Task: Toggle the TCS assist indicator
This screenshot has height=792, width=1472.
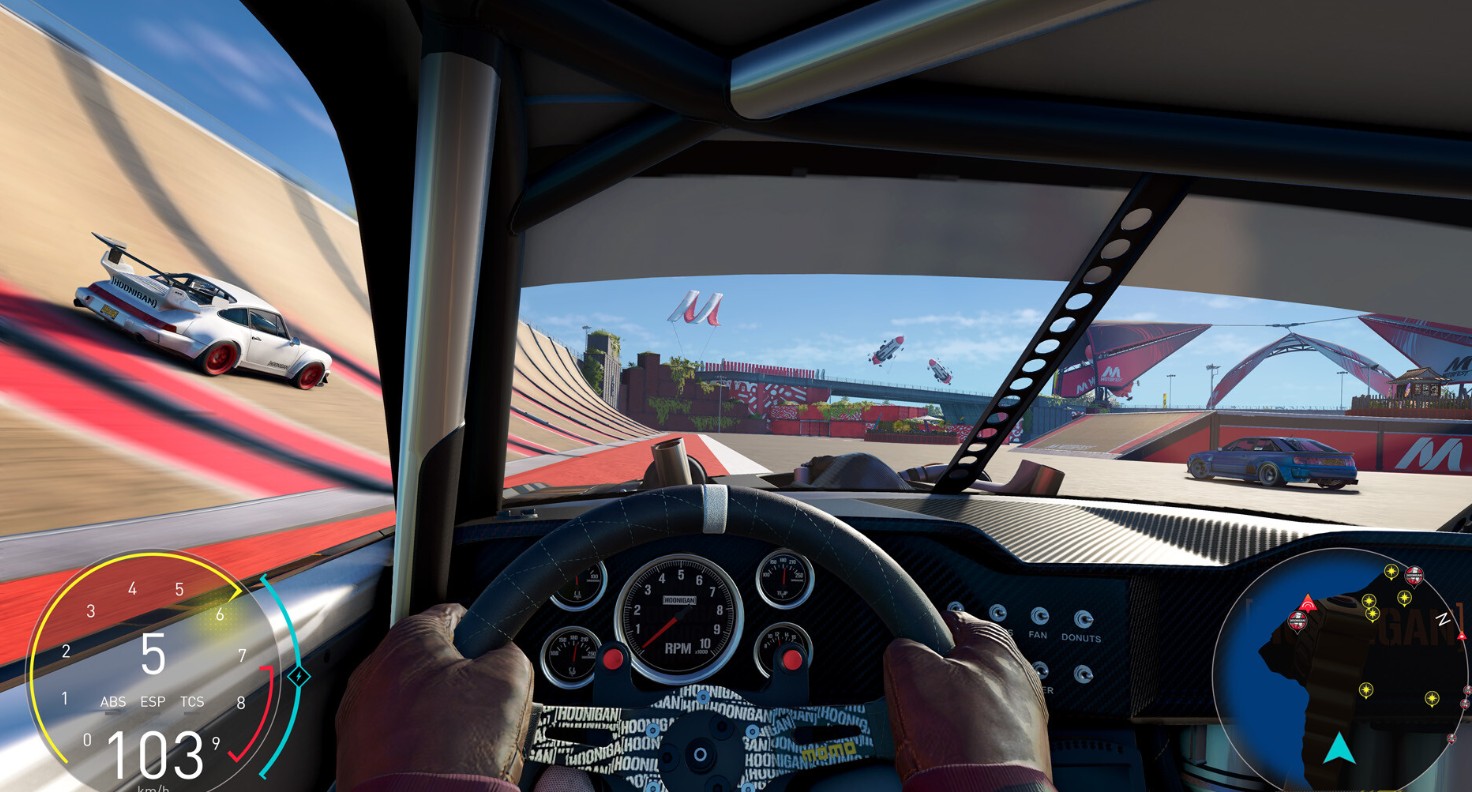Action: click(192, 702)
